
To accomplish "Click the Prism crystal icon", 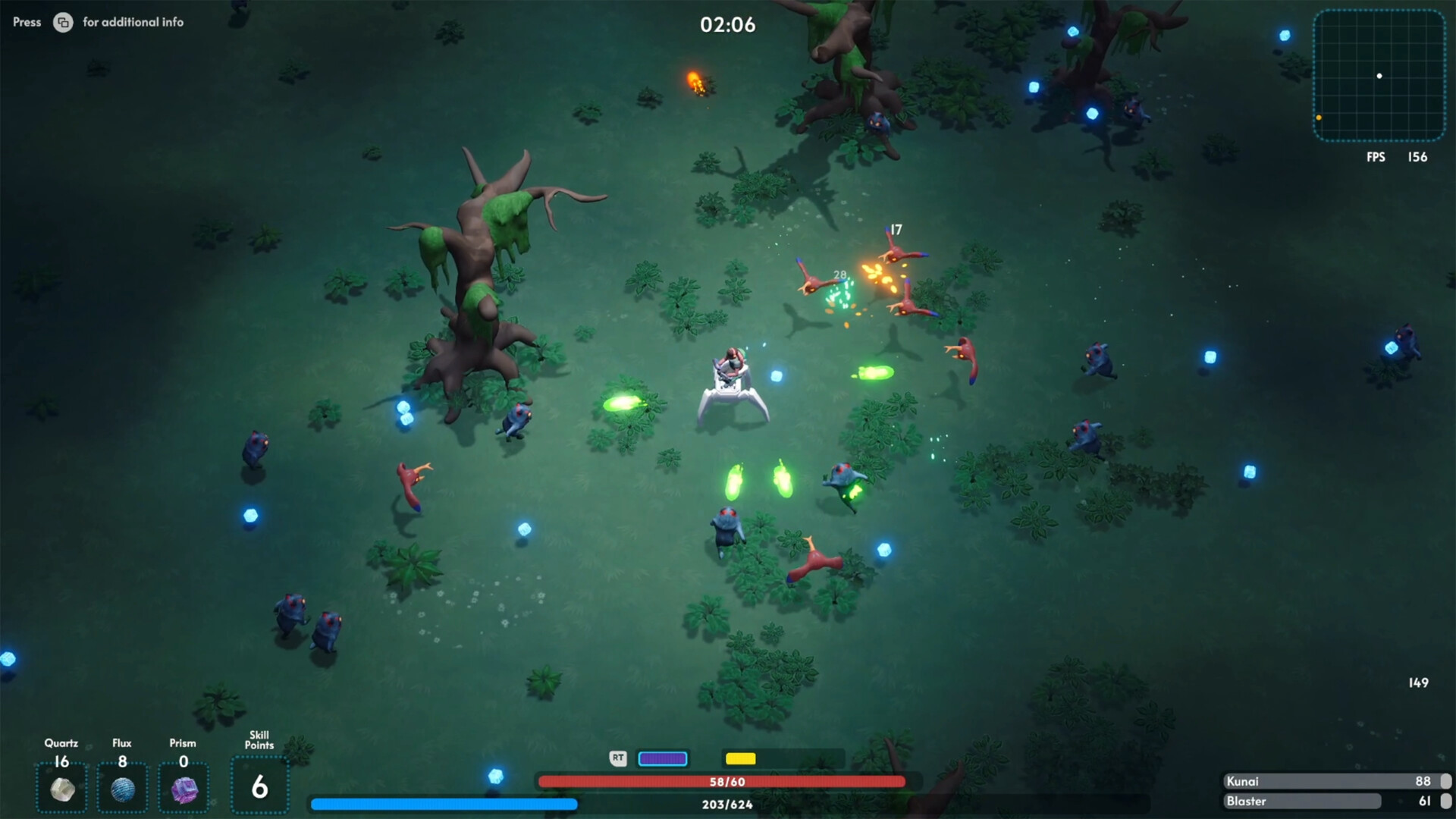I will 184,789.
